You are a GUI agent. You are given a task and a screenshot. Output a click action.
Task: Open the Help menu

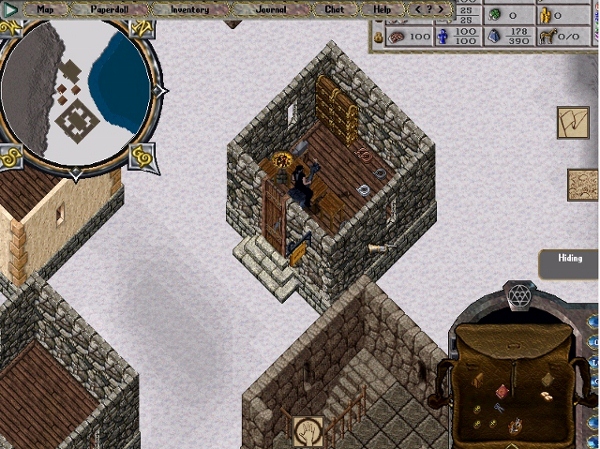[382, 9]
